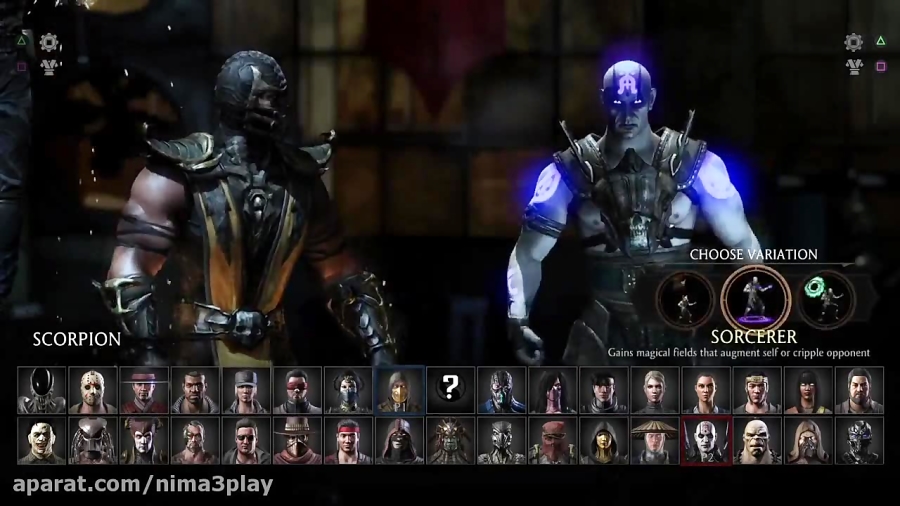Screen dimensions: 900x506
Task: Pick Mileena's portrait
Action: (552, 389)
